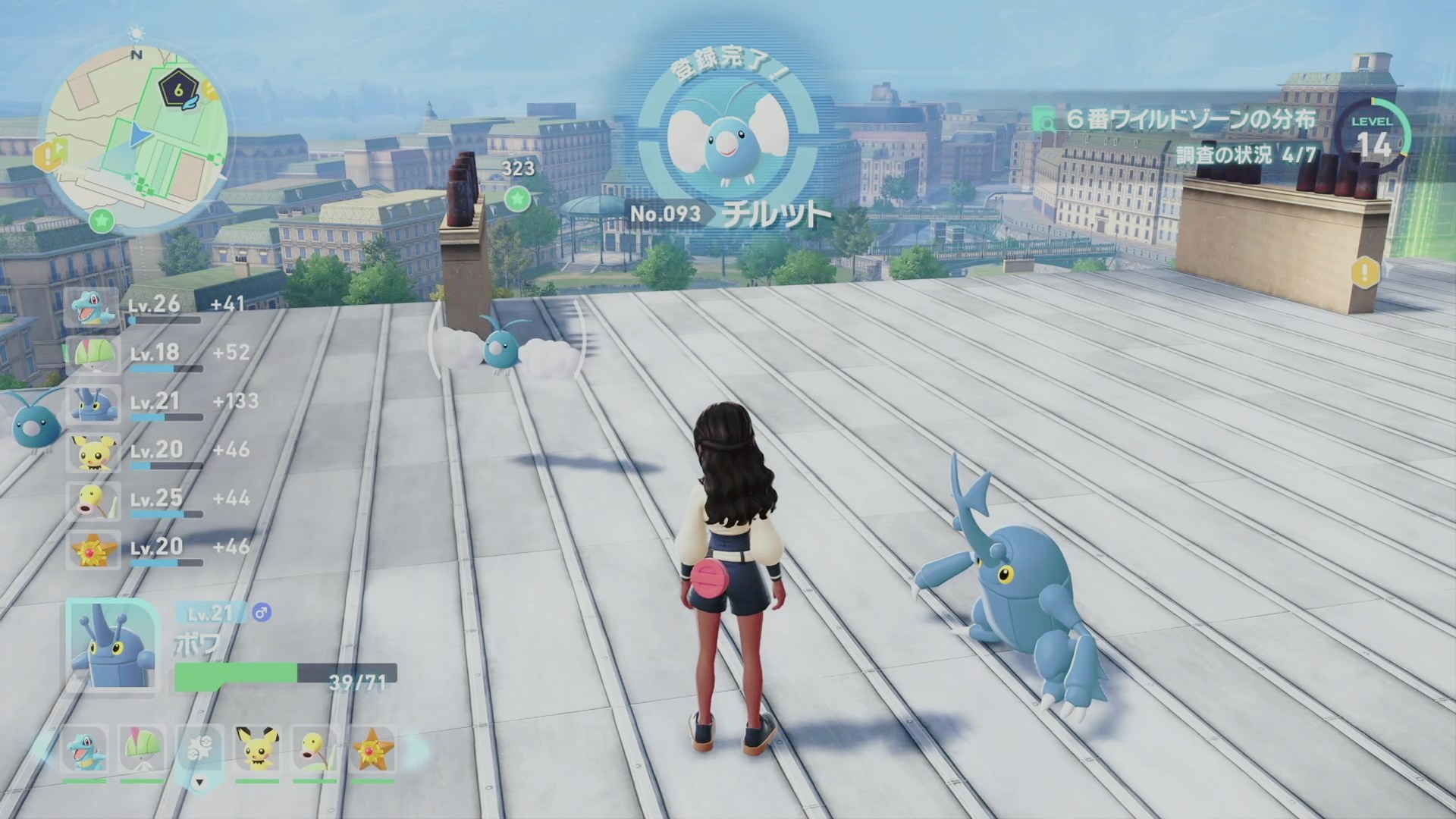Select Totodile Lv.26 in the experience list
This screenshot has width=1456, height=819.
(93, 307)
